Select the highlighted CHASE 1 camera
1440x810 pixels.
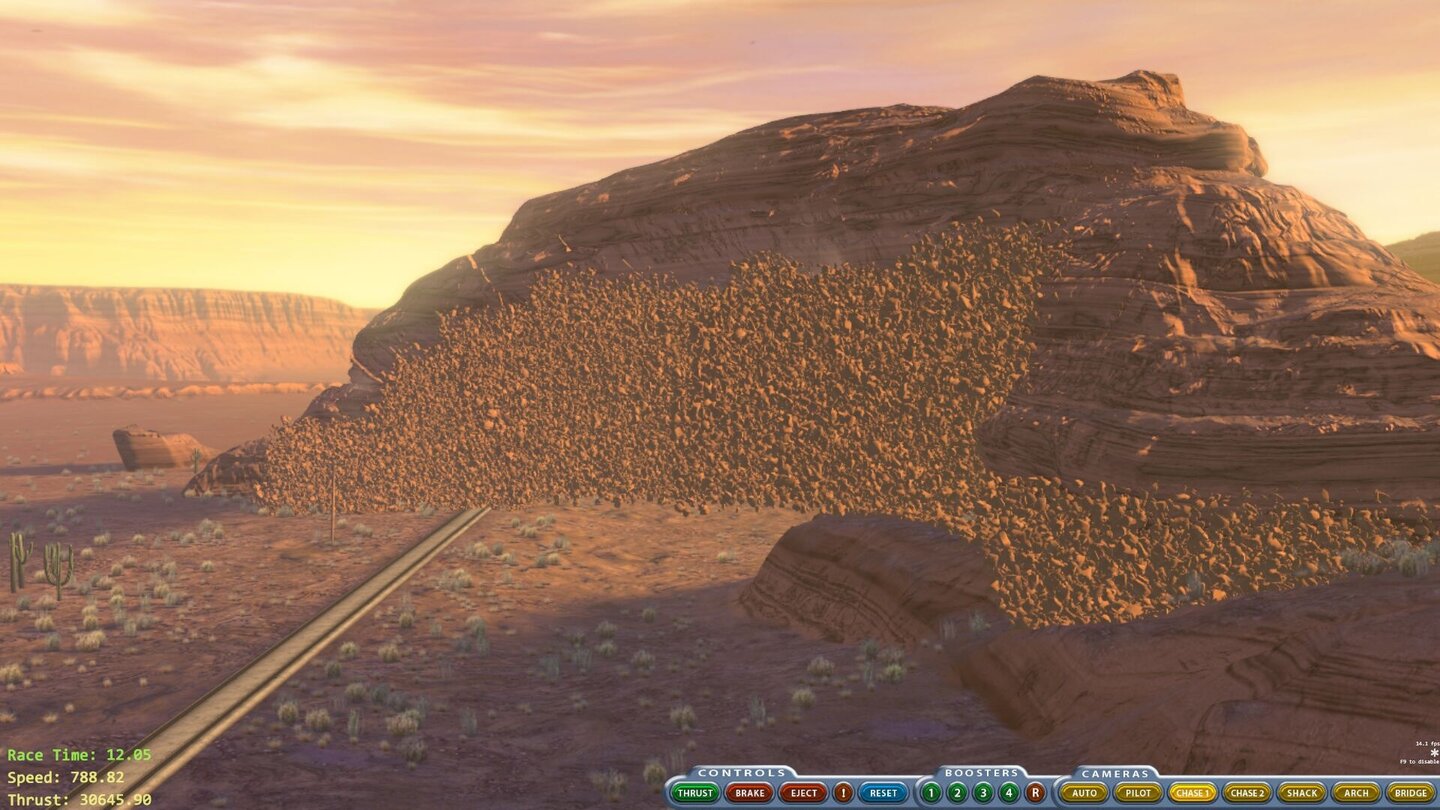point(1195,793)
